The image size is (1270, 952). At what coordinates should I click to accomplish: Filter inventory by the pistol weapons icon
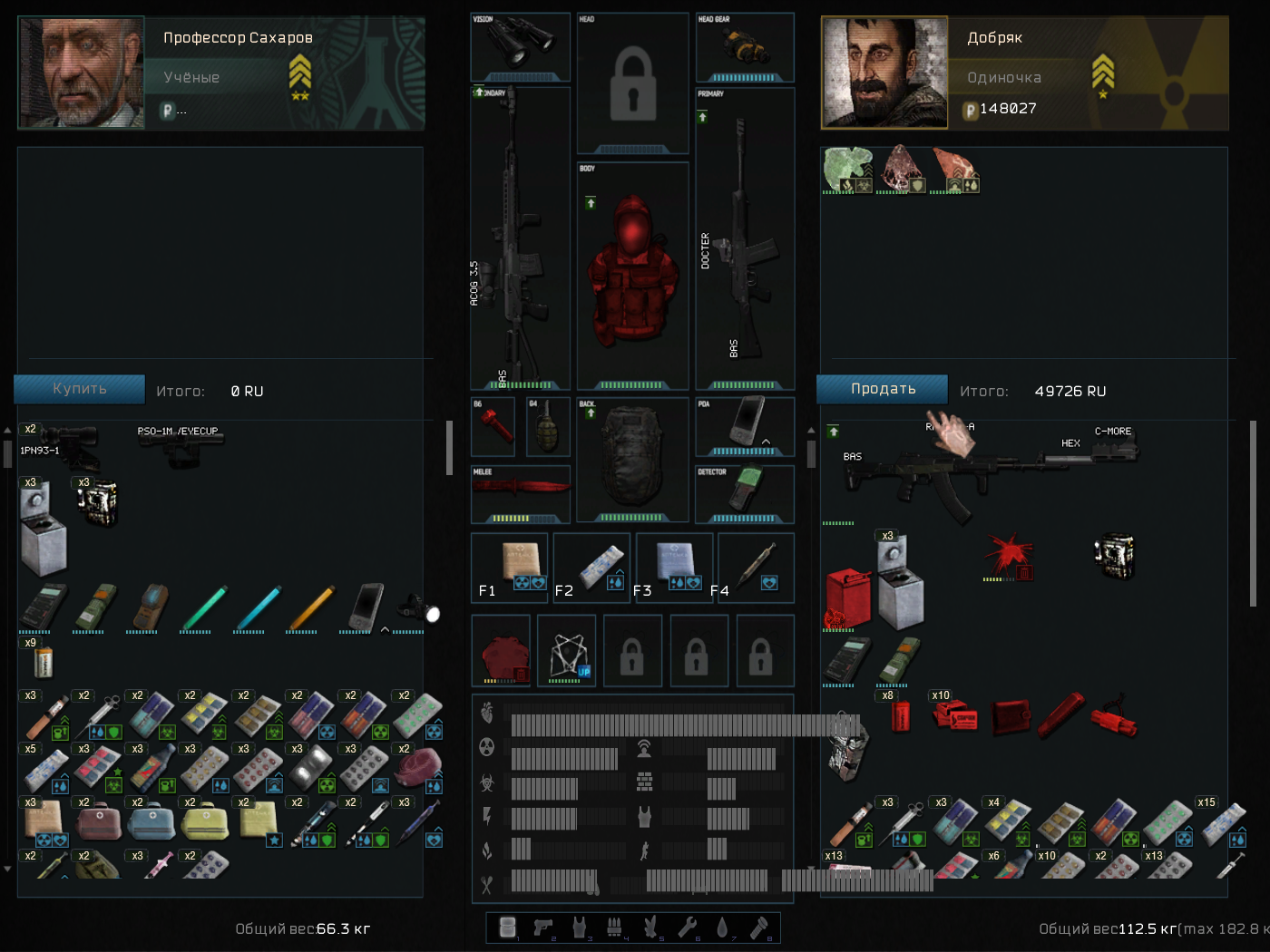543,927
